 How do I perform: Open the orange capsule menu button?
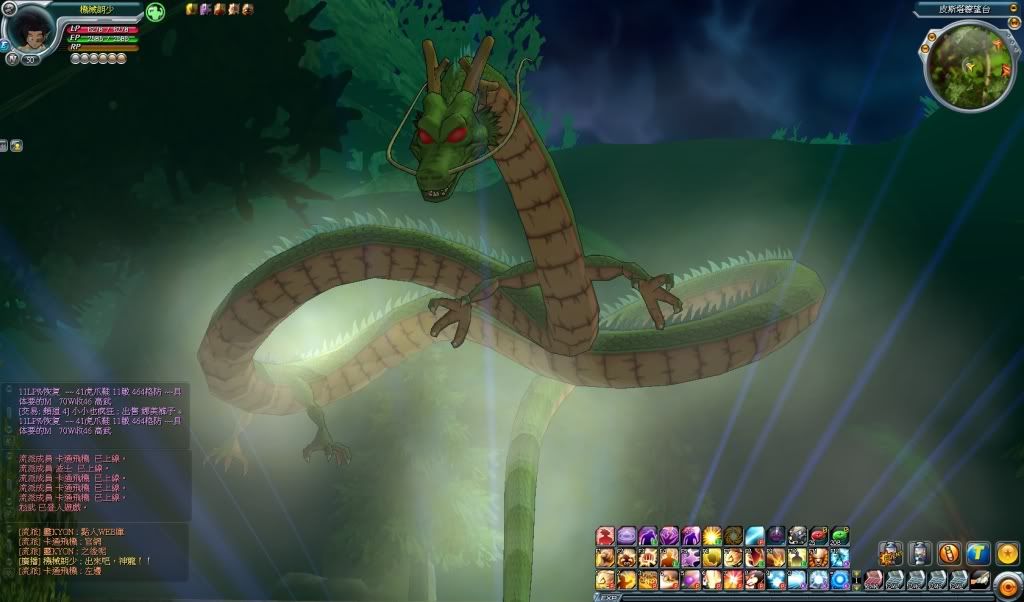(948, 553)
